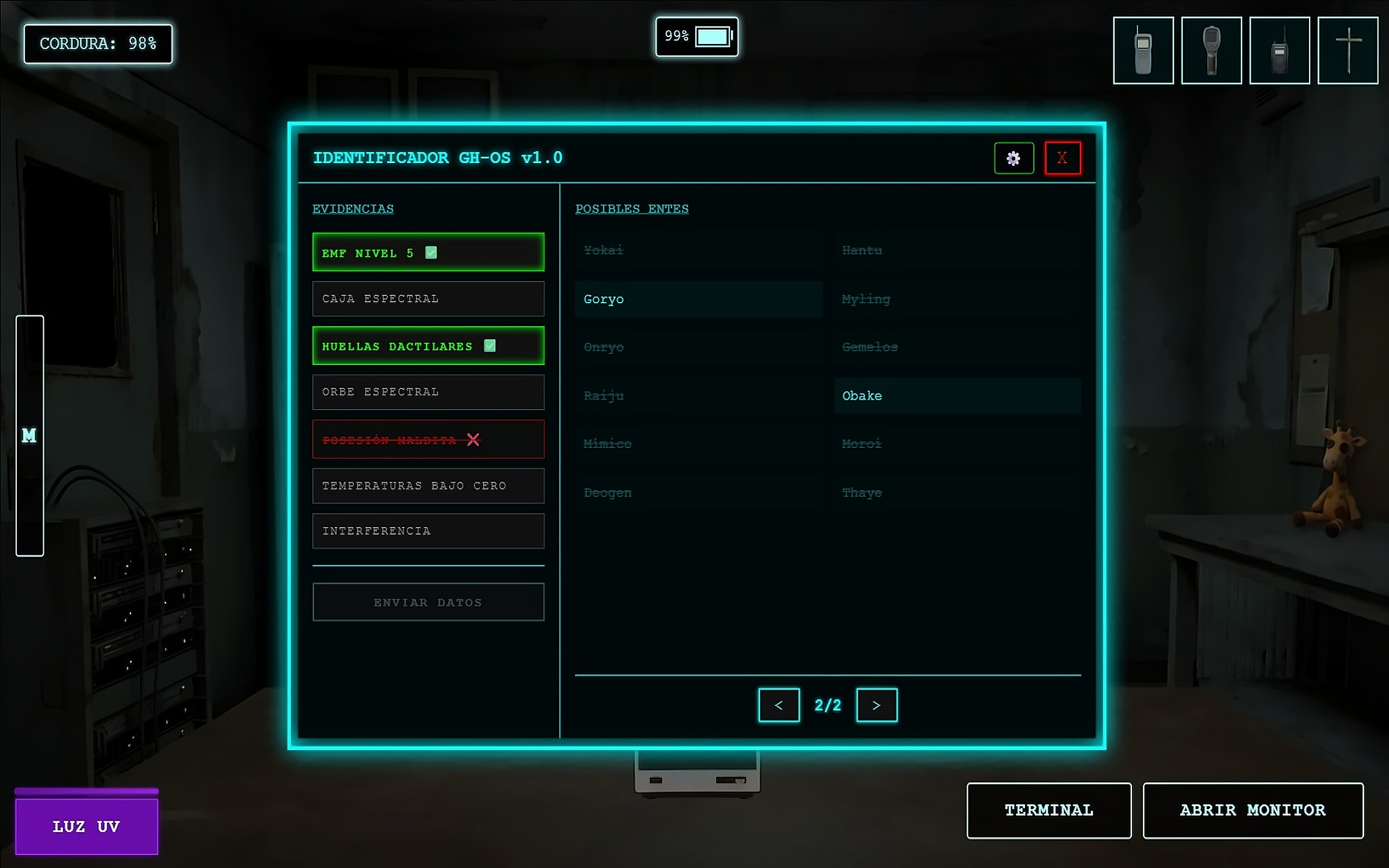Screen dimensions: 1389x868
Task: Select the crucifix item slot
Action: [x=1347, y=51]
